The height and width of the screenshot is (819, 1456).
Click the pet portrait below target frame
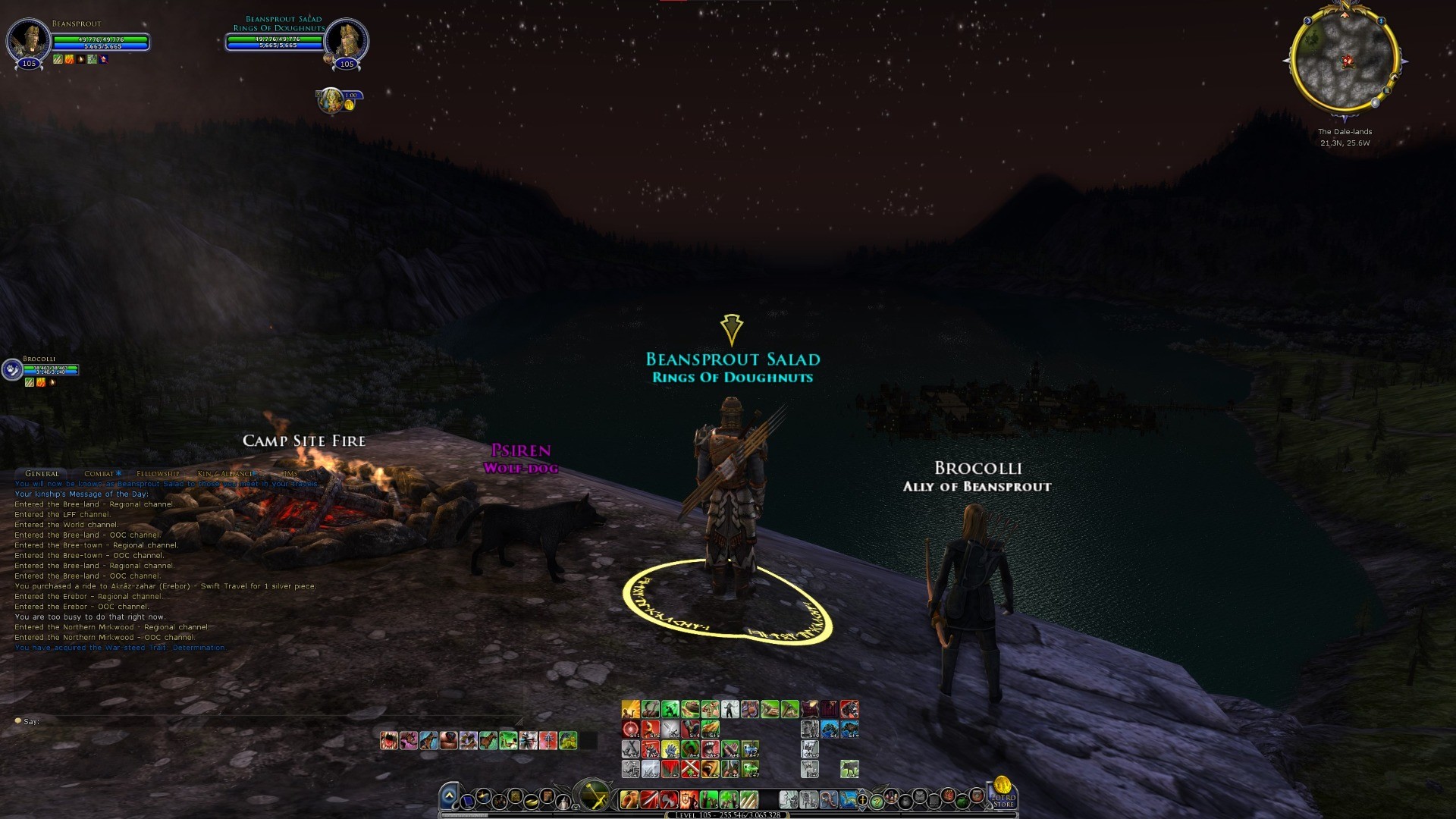coord(331,100)
